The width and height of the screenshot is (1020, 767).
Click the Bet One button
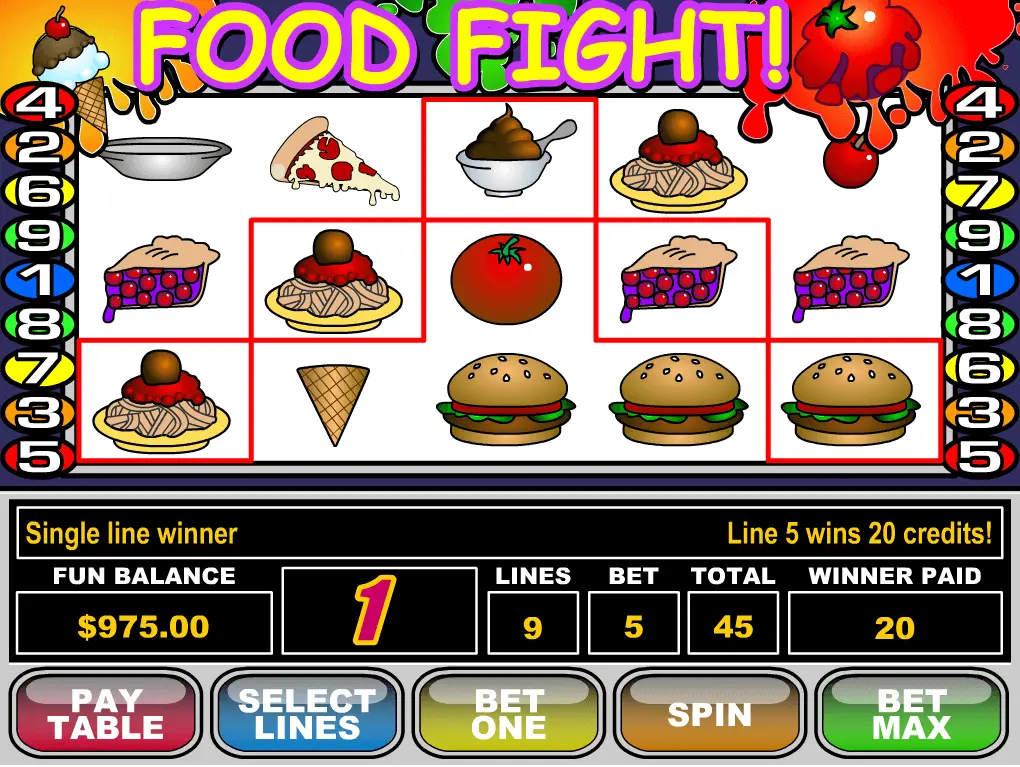[509, 714]
